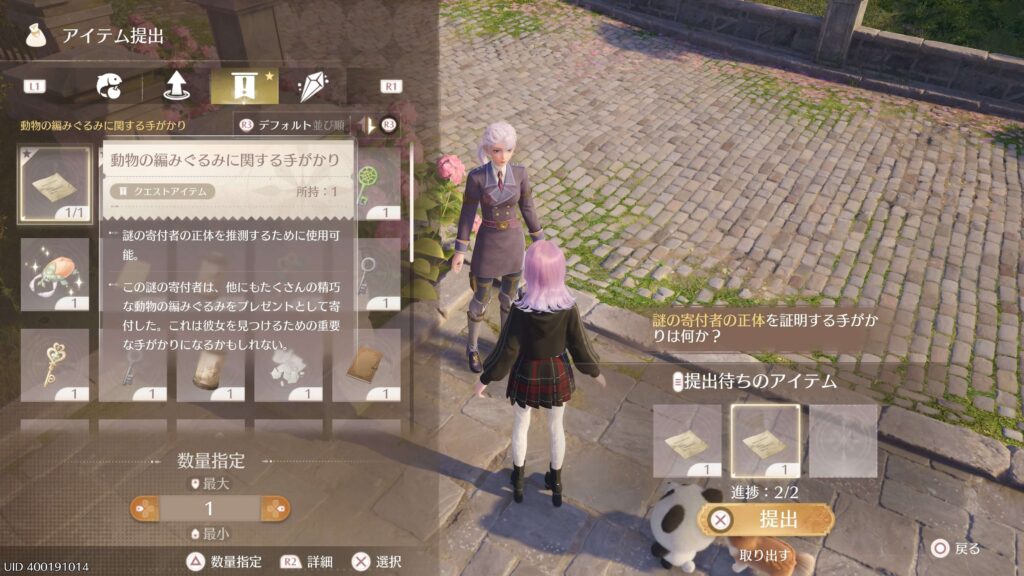Select the highlighted paper in the pending submissions

pyautogui.click(x=765, y=440)
